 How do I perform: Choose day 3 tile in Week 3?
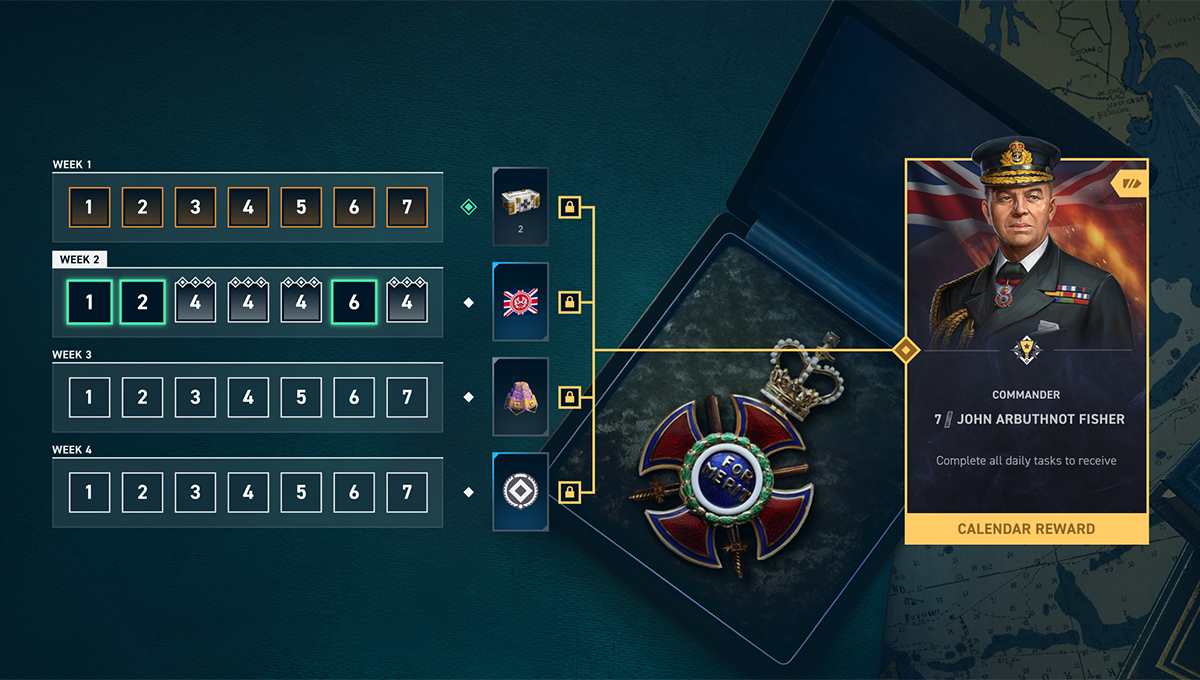195,397
